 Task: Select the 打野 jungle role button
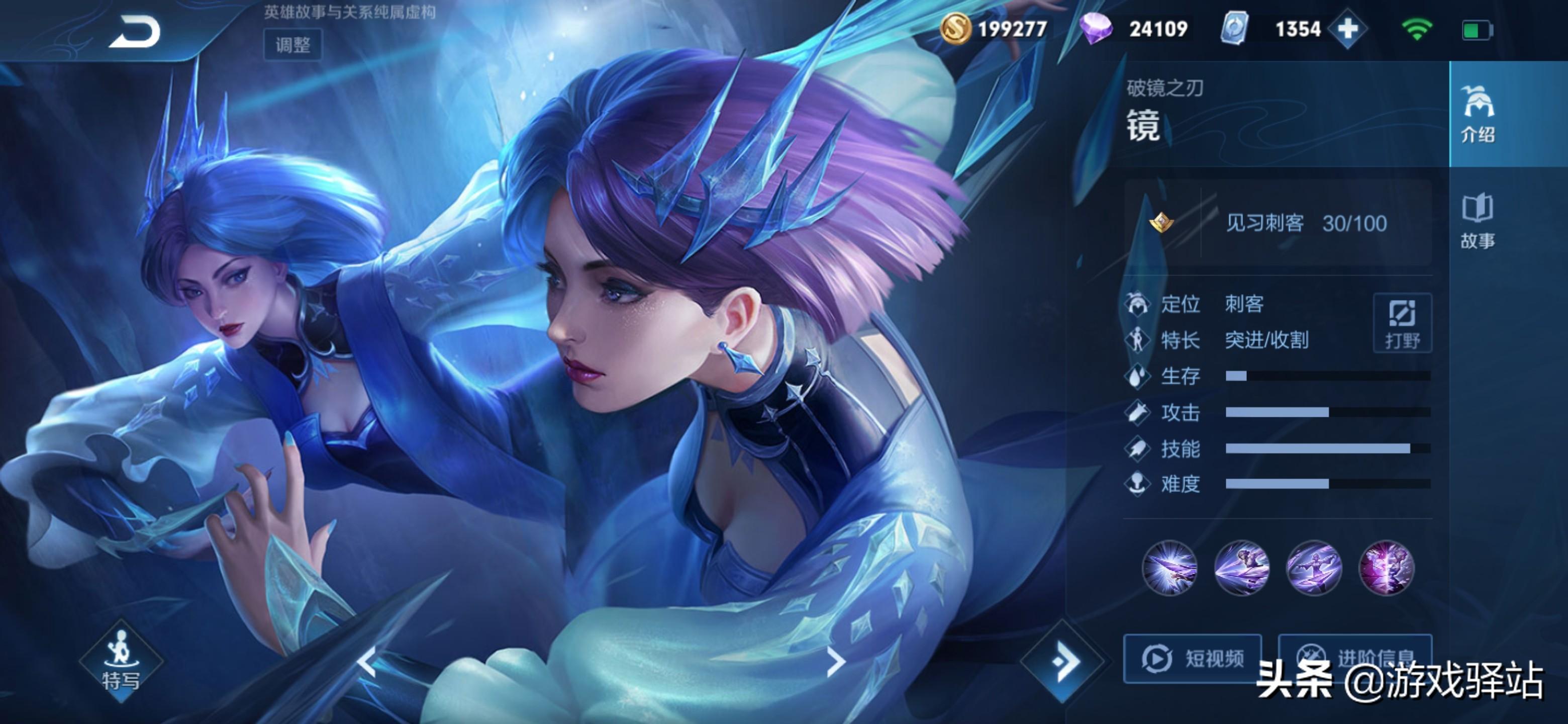[x=1403, y=323]
